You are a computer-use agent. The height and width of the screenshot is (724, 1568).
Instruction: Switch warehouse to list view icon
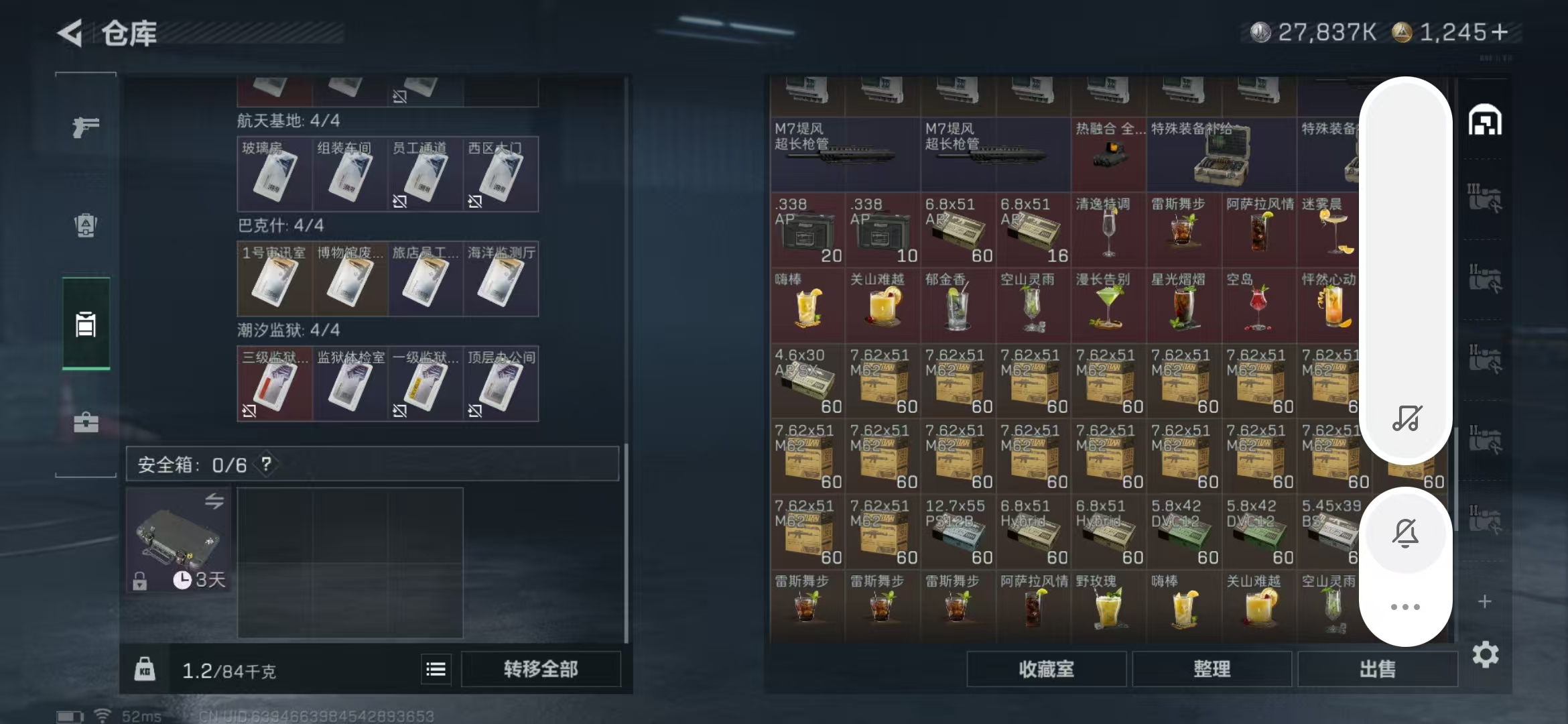coord(436,669)
